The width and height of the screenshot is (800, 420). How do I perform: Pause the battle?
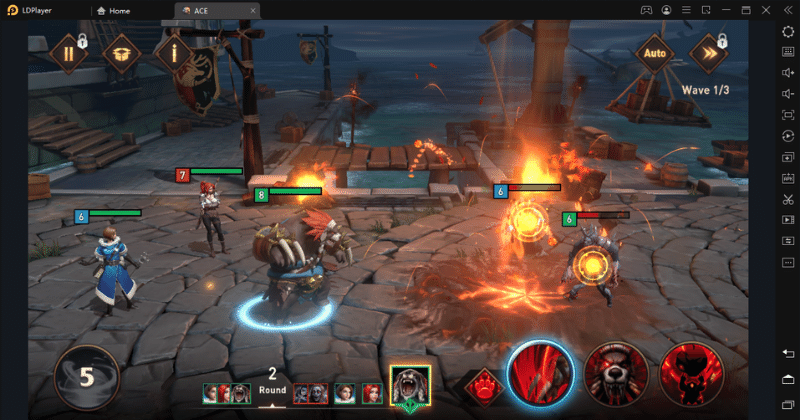coord(69,52)
